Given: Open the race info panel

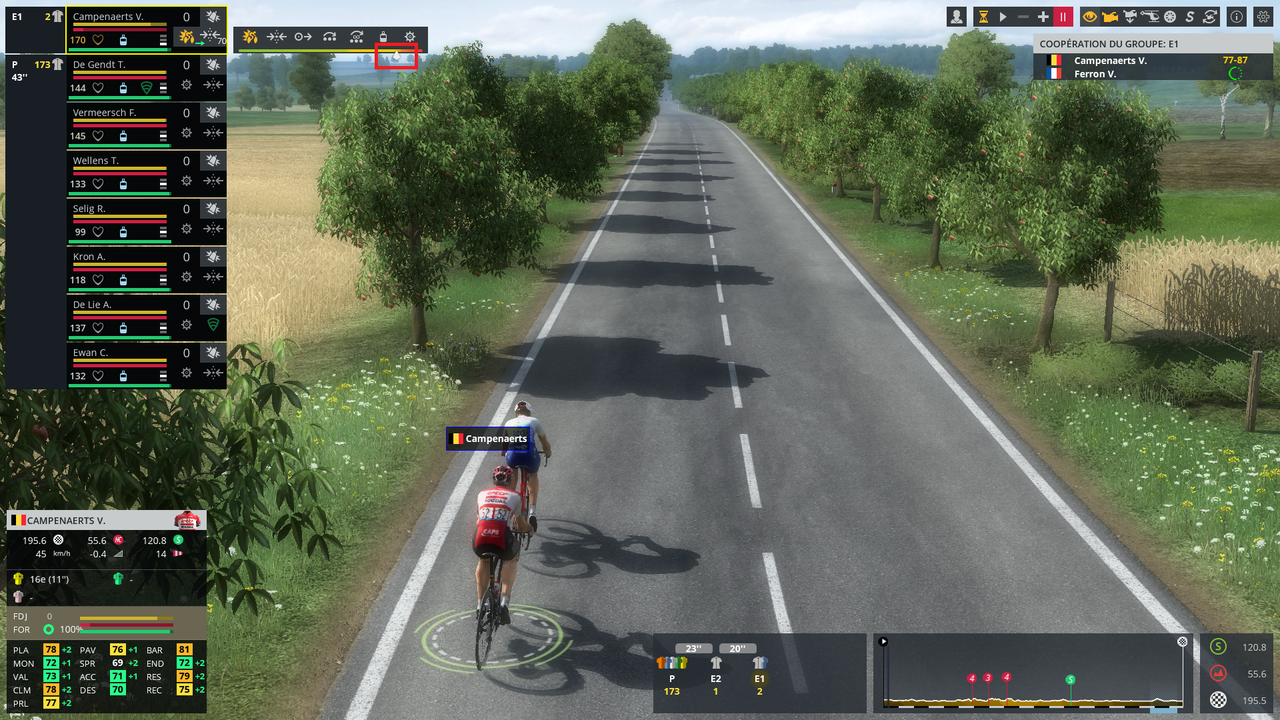Looking at the screenshot, I should pos(1237,17).
